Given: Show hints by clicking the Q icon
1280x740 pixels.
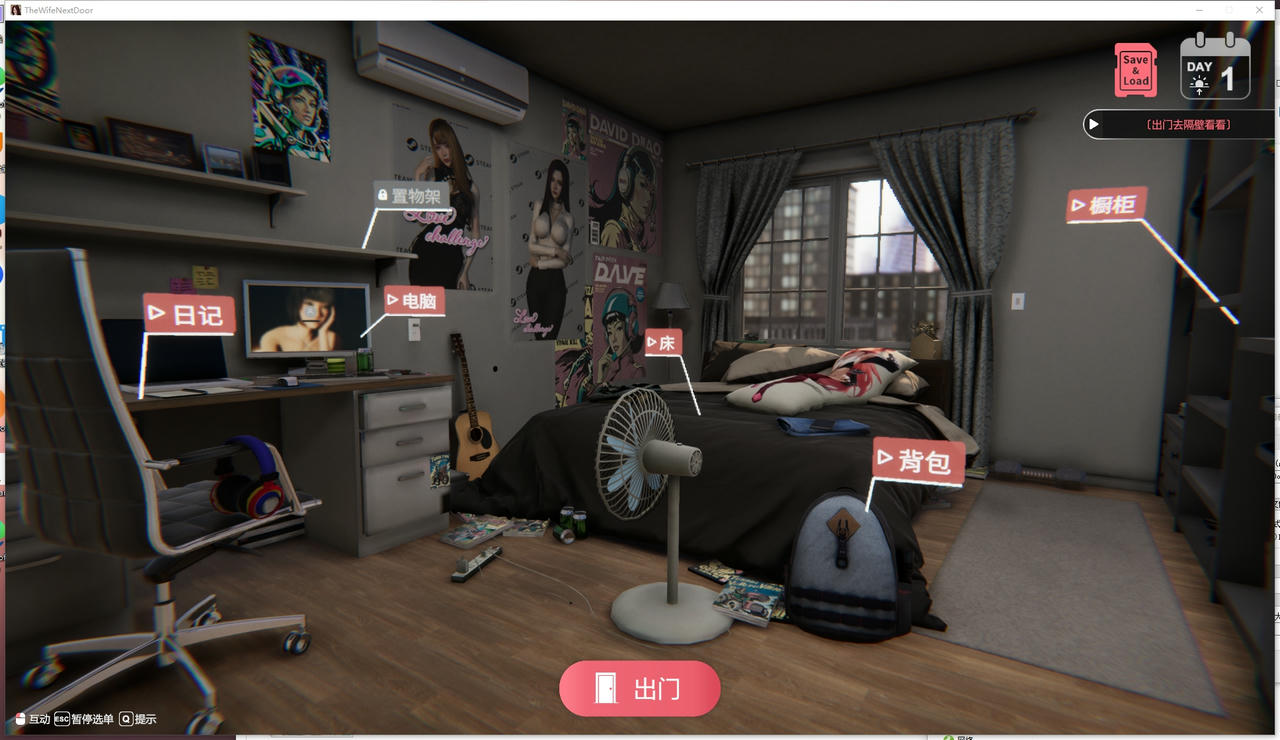Looking at the screenshot, I should 126,719.
